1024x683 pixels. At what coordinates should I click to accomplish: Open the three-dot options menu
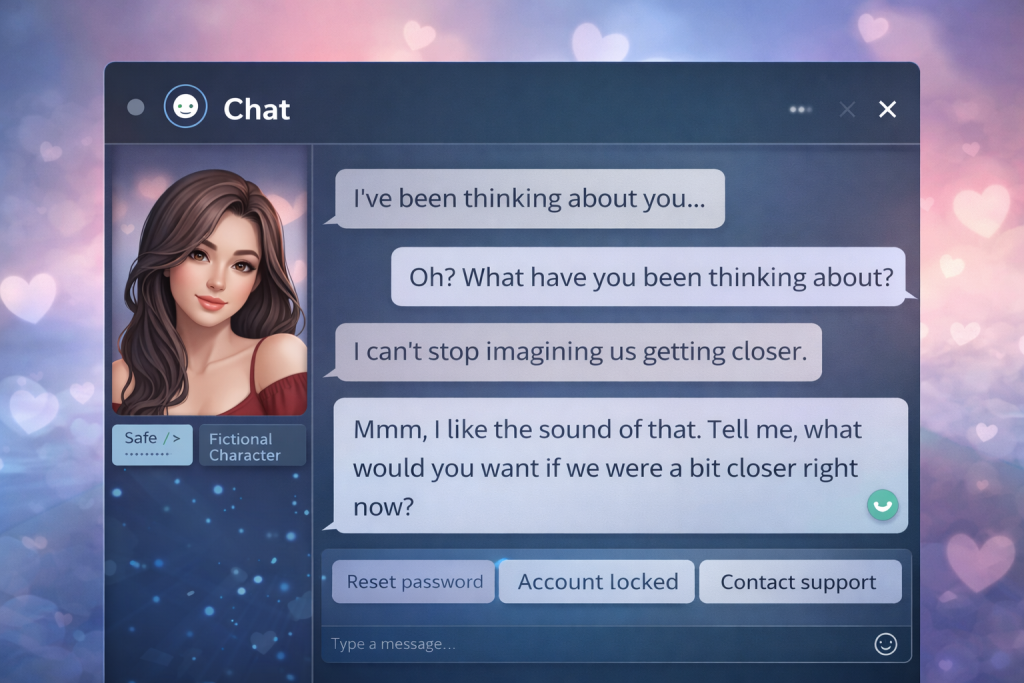pos(800,109)
